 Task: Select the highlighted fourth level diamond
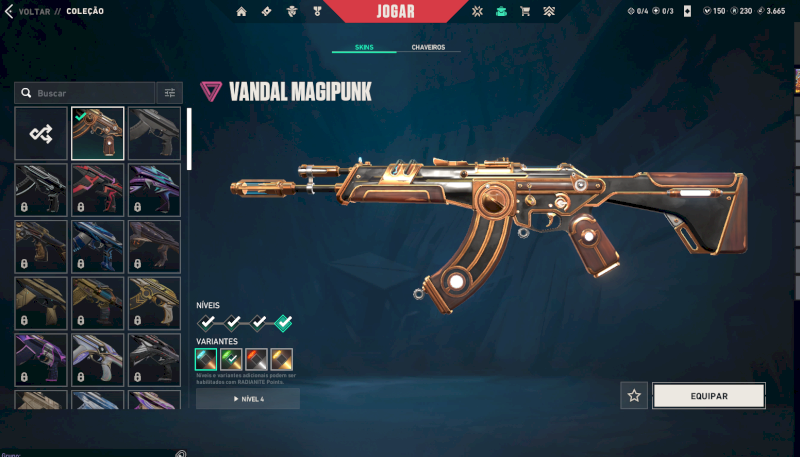coord(283,322)
